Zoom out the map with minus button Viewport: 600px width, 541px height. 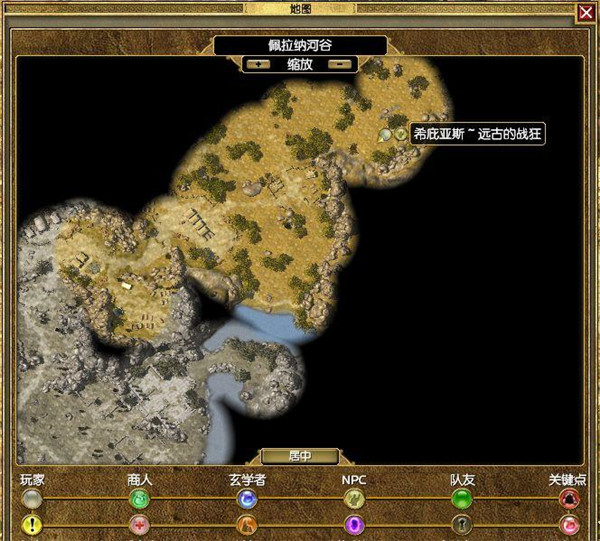coord(340,63)
